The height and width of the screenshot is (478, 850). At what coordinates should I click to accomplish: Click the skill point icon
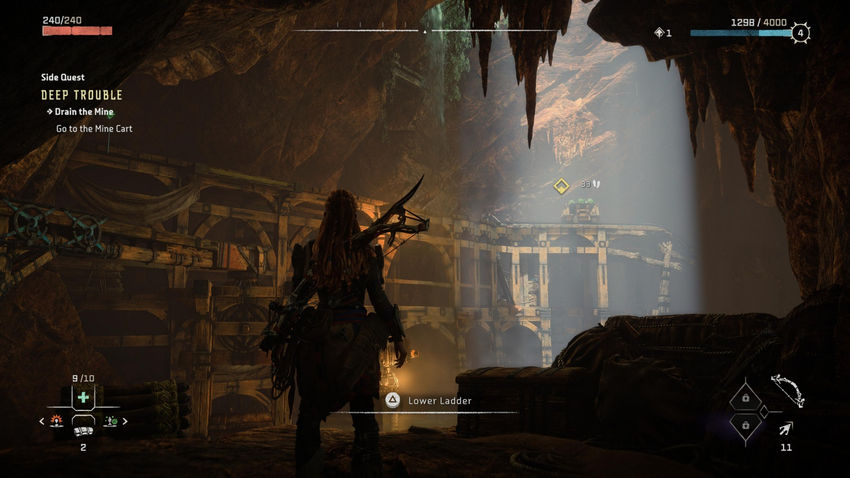click(x=659, y=33)
